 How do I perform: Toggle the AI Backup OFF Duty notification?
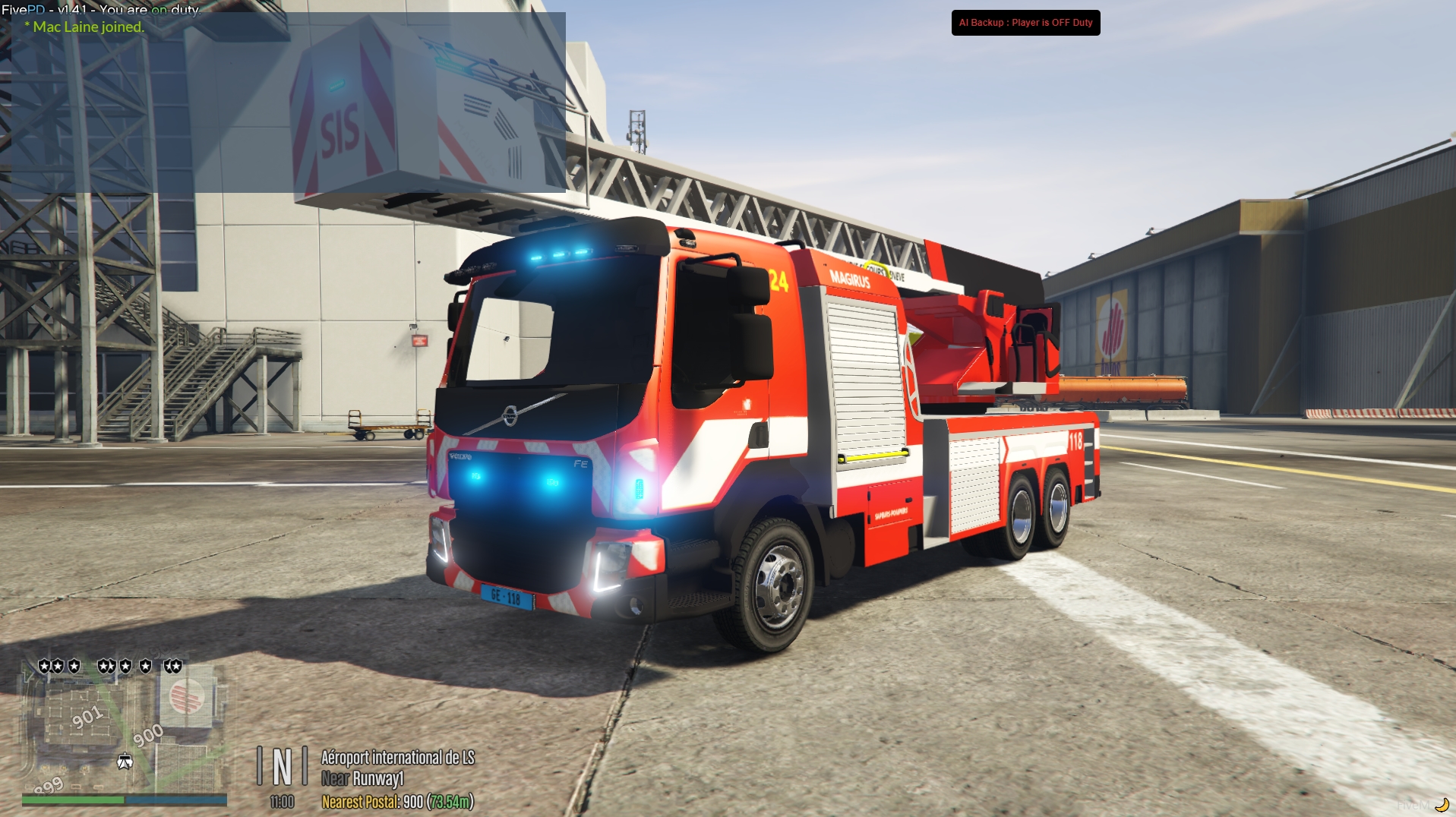[1025, 23]
